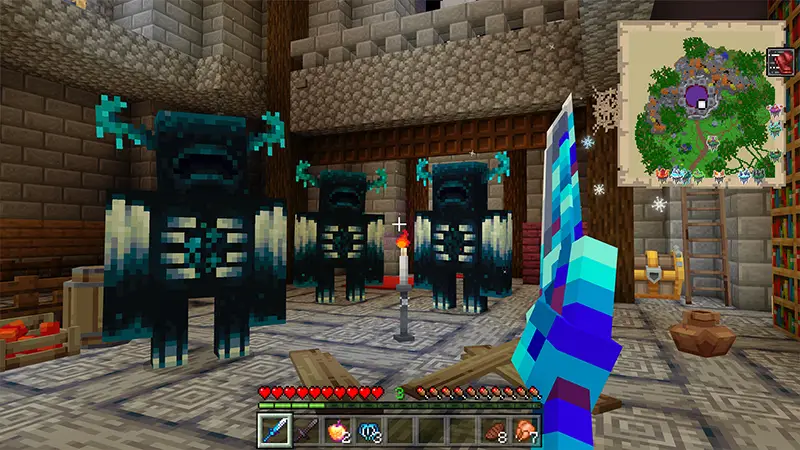
Task: Choose the enchanted golden apple slot
Action: pos(337,430)
